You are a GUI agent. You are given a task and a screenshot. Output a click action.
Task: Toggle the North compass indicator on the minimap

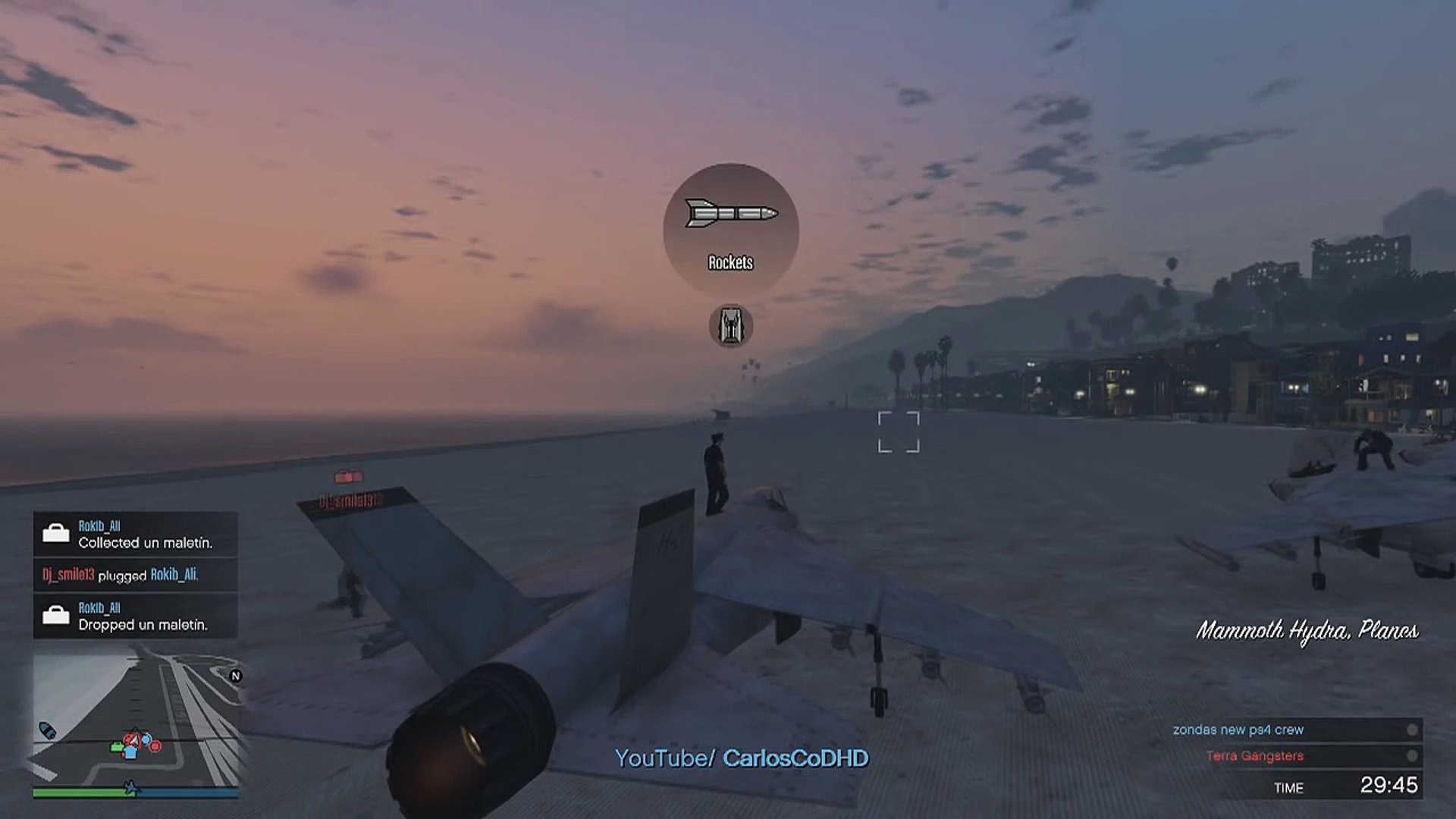[x=237, y=676]
